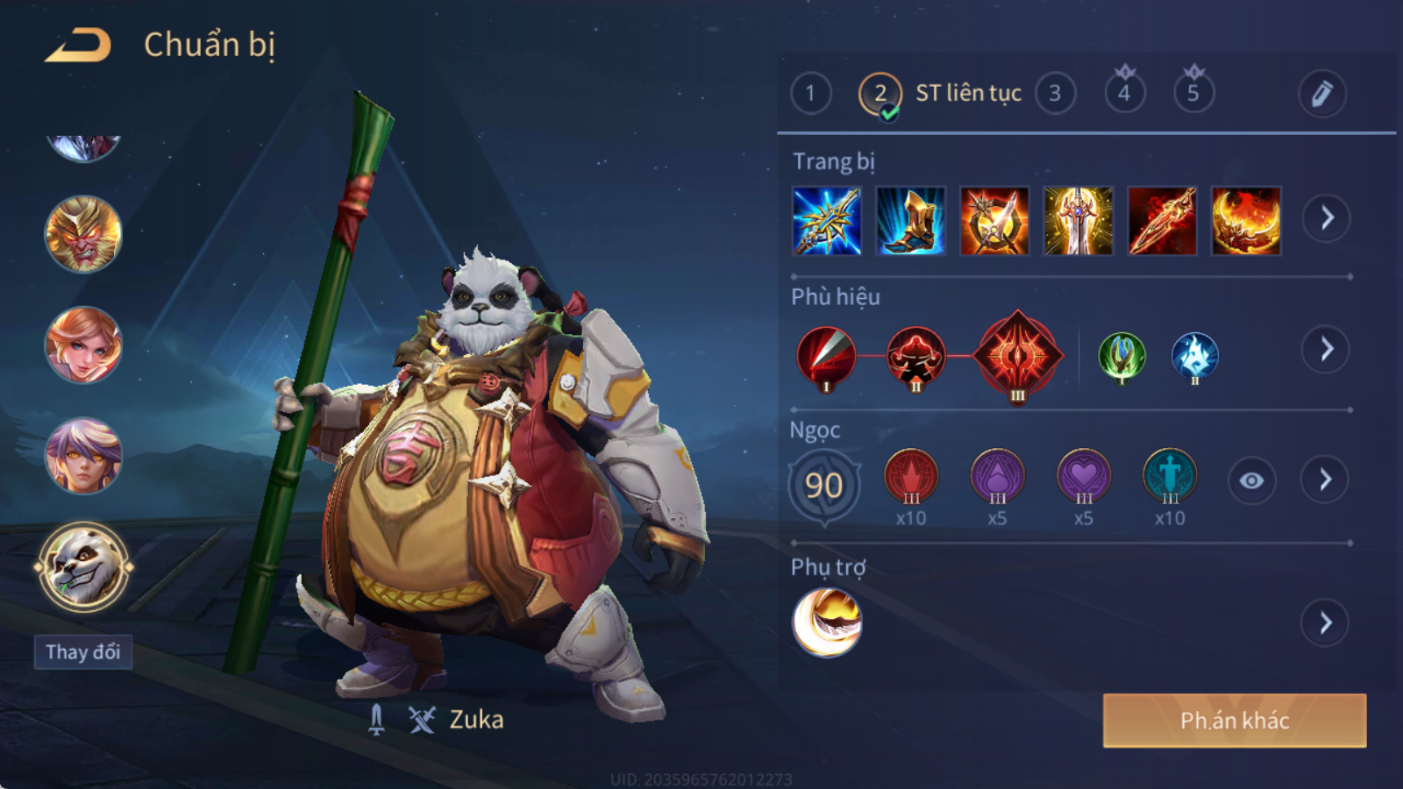
Task: Go back using the return arrow
Action: (78, 46)
